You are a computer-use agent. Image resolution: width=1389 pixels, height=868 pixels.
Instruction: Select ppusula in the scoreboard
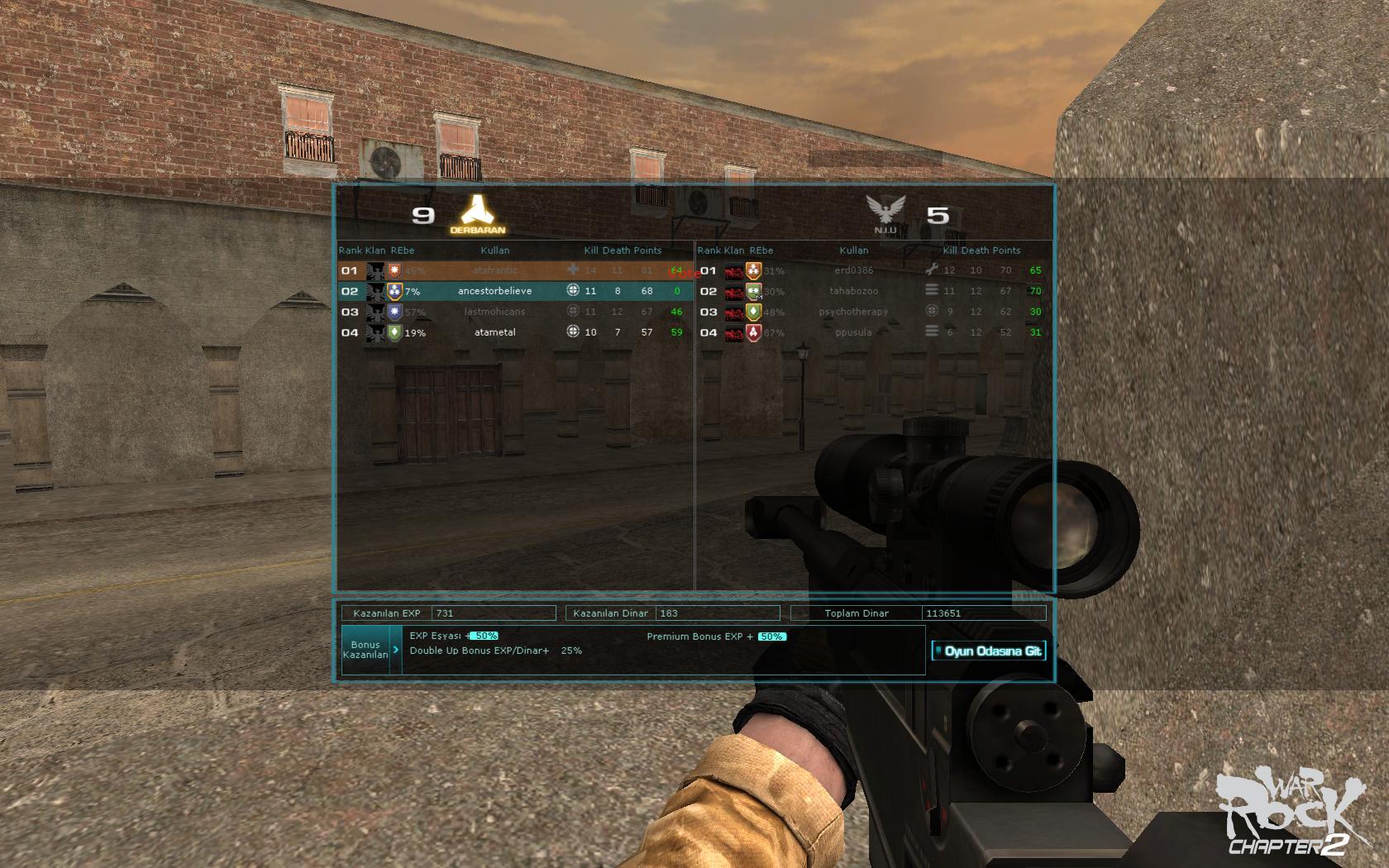[x=853, y=332]
